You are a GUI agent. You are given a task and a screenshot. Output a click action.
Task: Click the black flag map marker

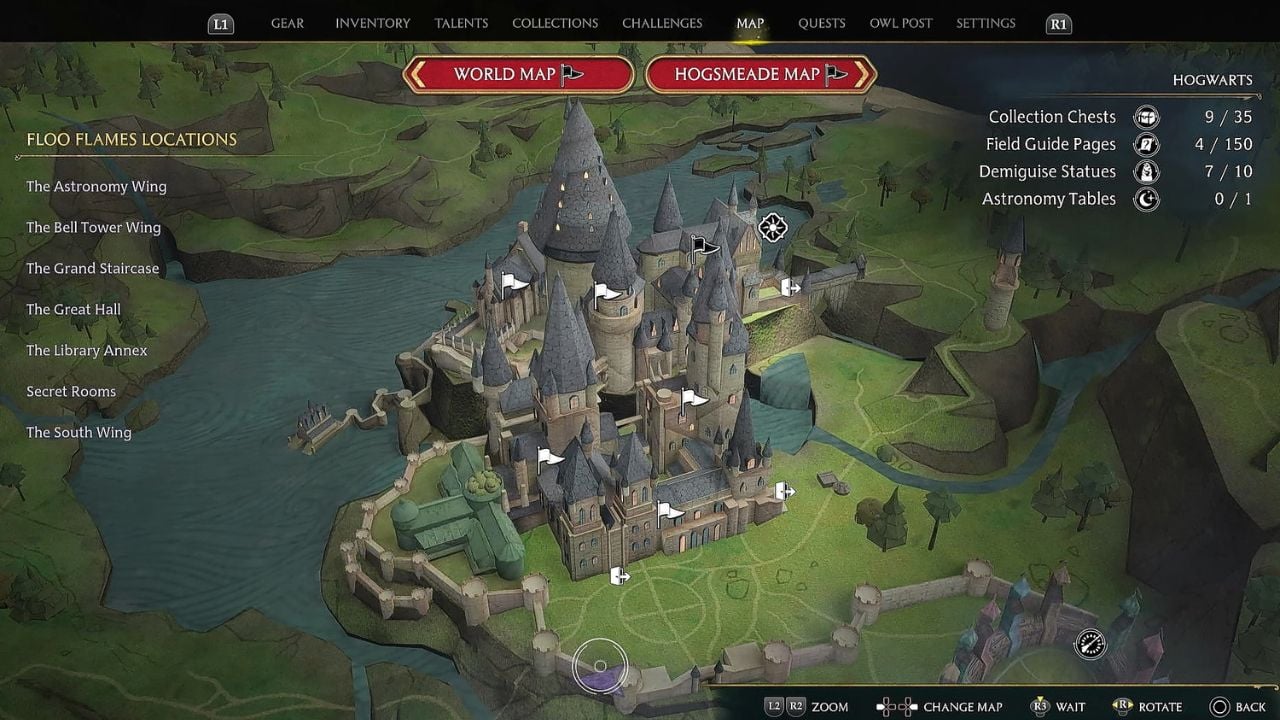coord(704,246)
